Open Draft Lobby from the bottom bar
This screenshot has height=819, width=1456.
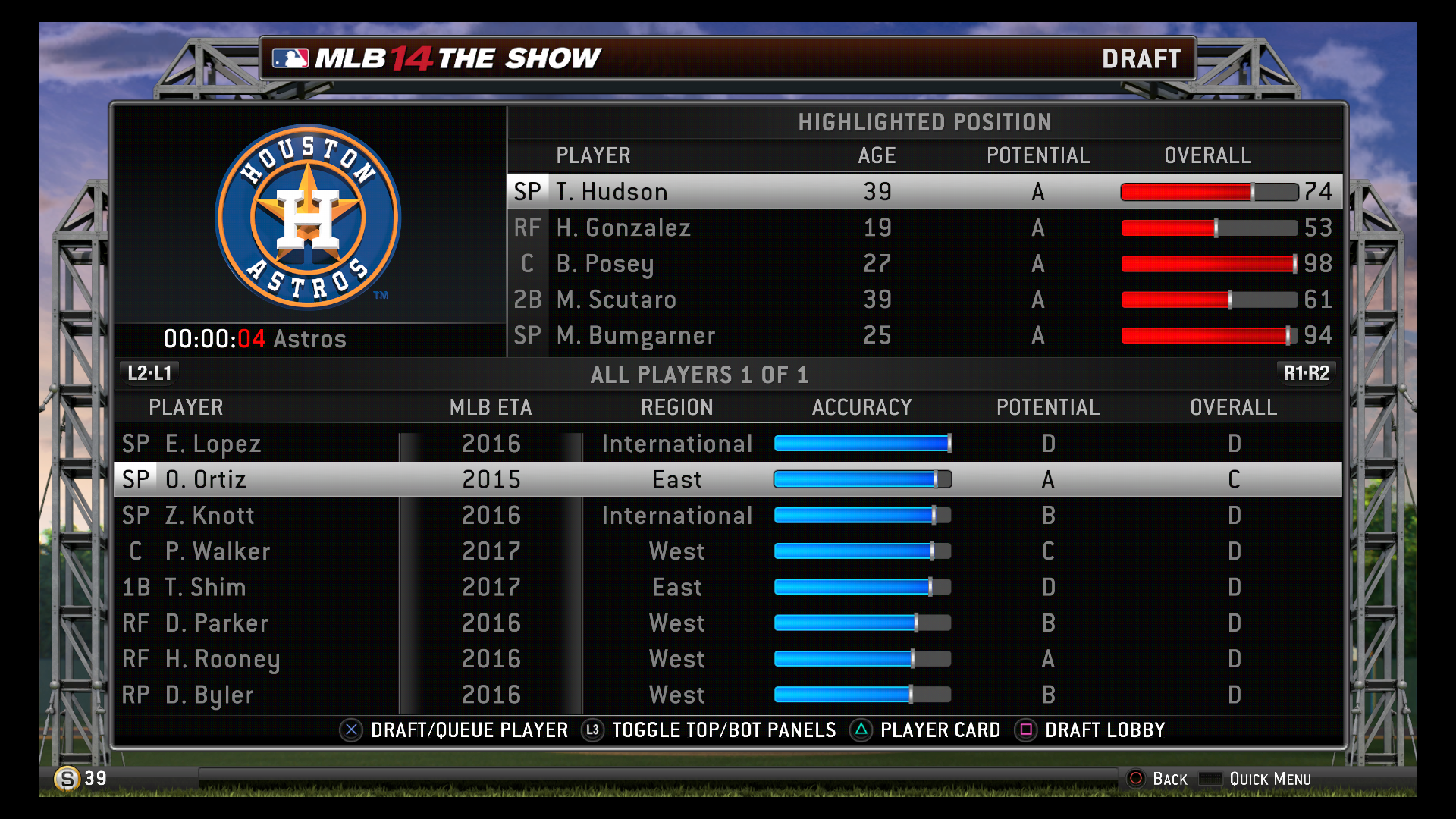point(1103,730)
